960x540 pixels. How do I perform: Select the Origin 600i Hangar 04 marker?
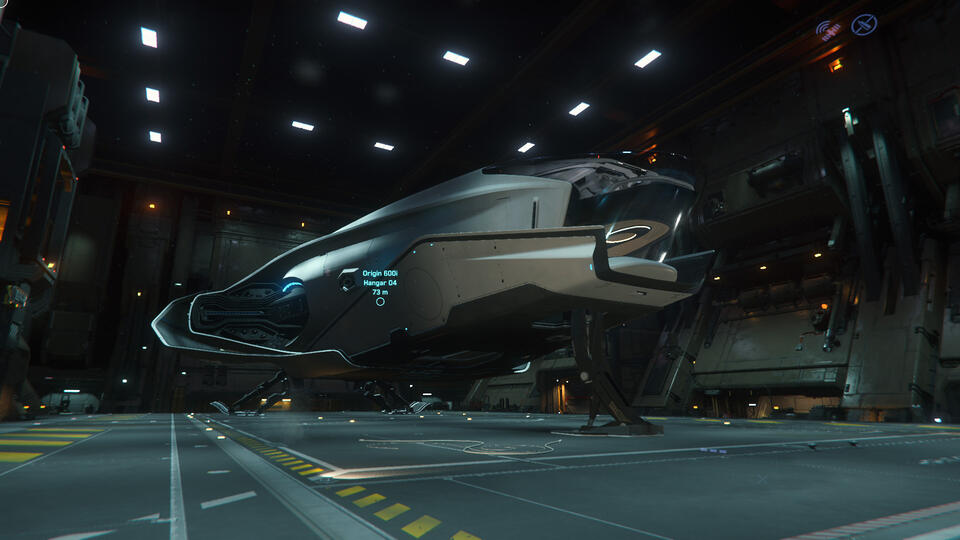point(380,301)
